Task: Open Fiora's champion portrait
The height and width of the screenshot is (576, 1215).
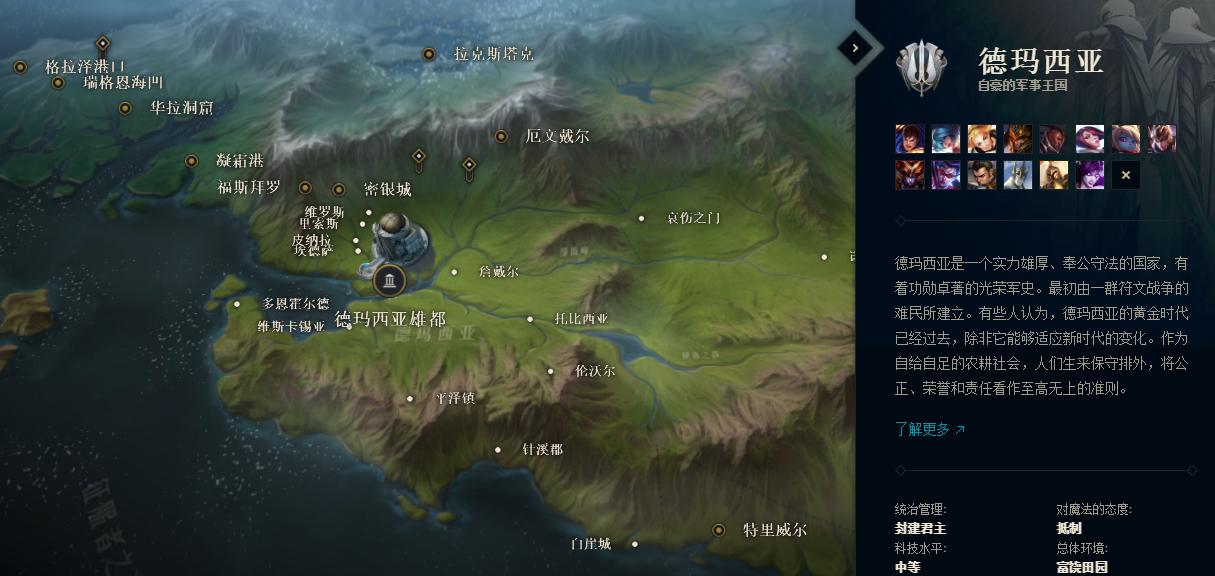Action: (x=1090, y=139)
